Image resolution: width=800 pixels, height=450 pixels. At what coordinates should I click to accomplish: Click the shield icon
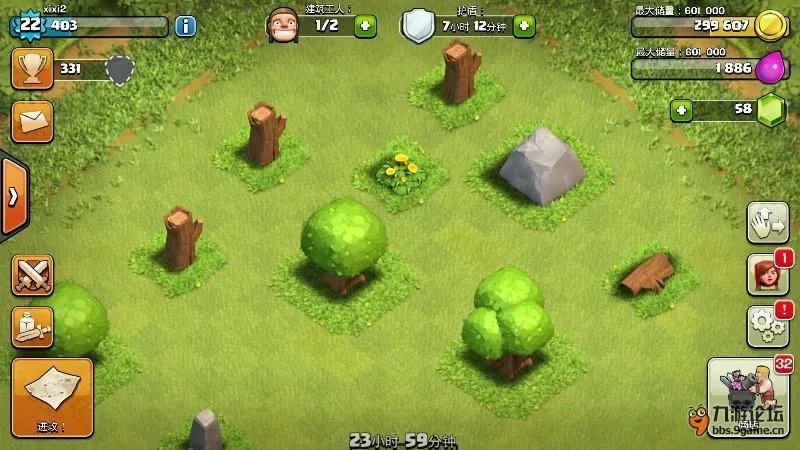pos(418,26)
